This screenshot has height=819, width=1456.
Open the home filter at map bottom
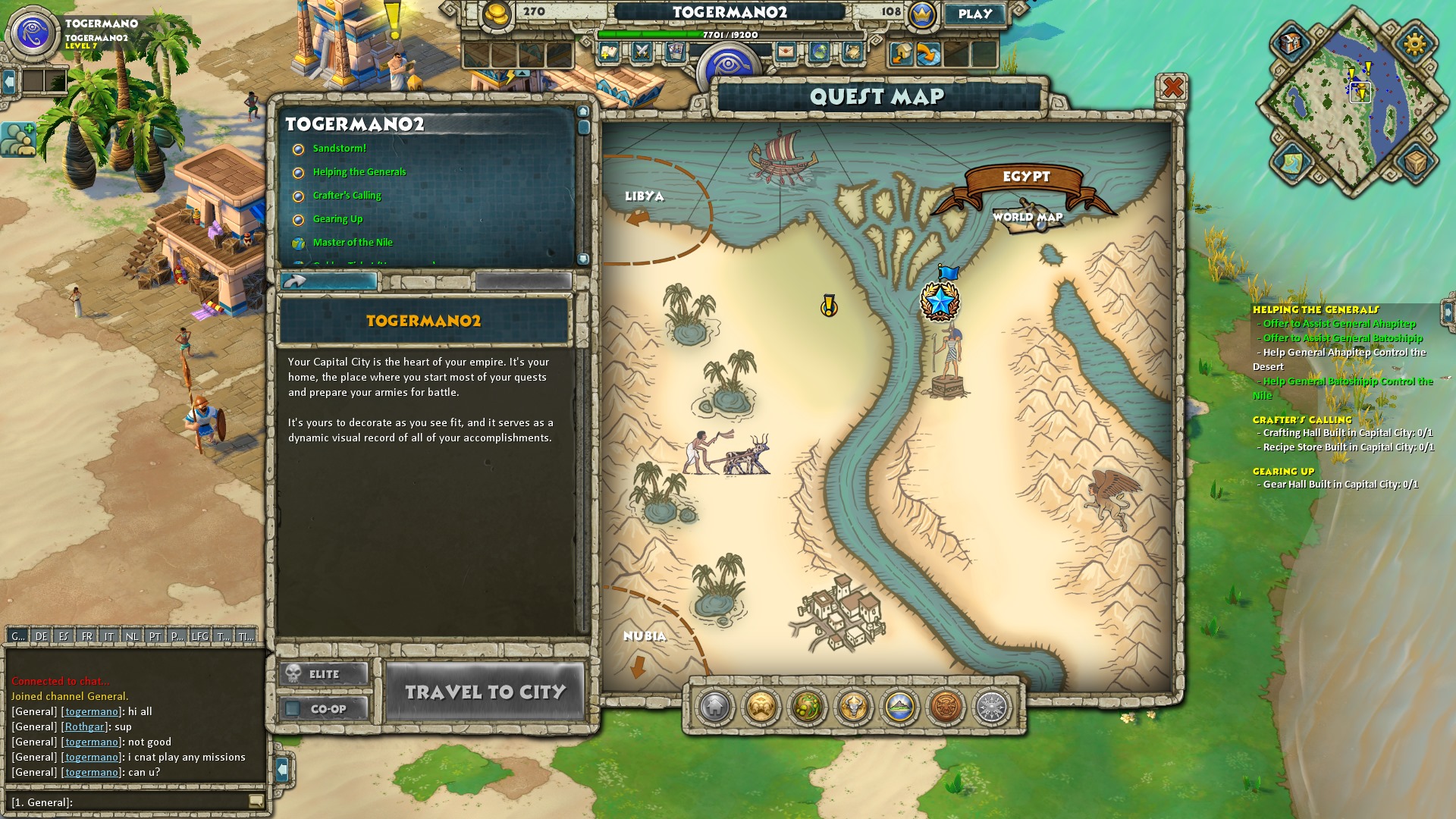pyautogui.click(x=714, y=707)
